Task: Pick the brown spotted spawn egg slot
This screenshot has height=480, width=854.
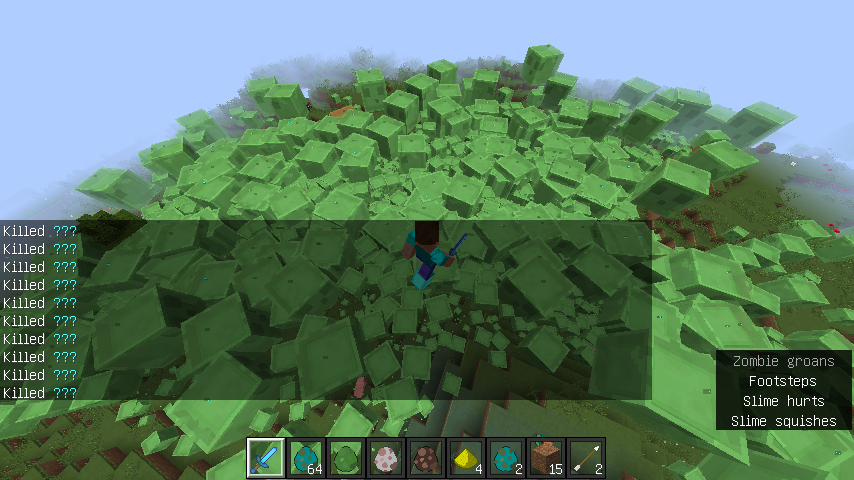Action: [426, 458]
